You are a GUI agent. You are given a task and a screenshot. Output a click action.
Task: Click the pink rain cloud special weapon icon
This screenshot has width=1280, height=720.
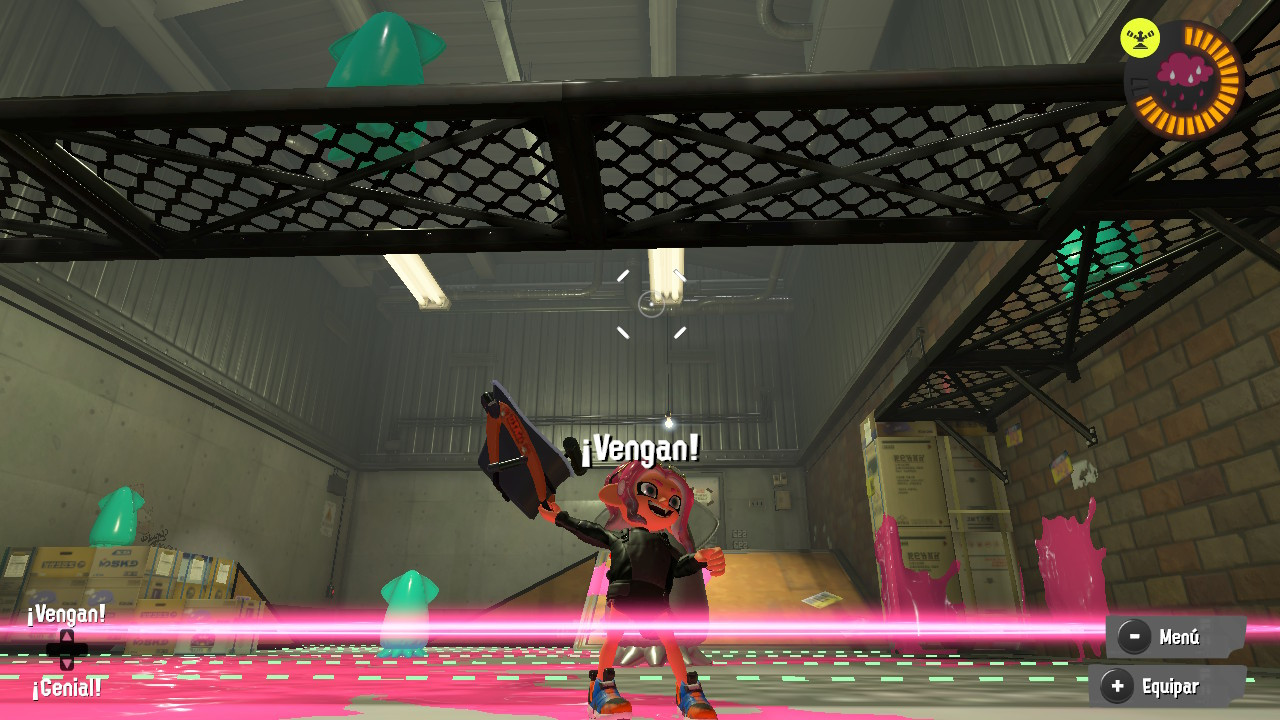coord(1183,72)
